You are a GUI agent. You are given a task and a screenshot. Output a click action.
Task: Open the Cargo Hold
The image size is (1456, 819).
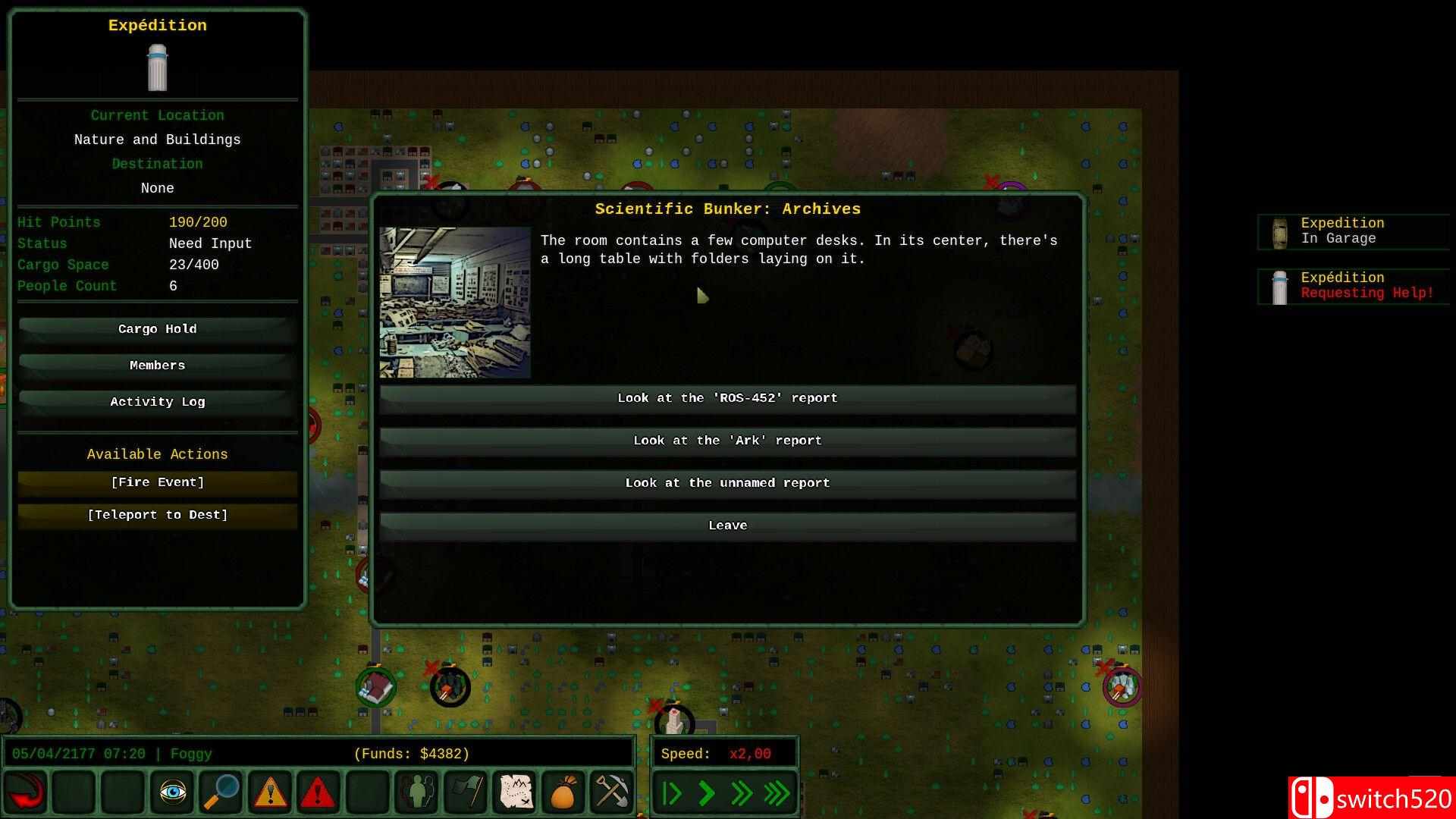(x=157, y=329)
